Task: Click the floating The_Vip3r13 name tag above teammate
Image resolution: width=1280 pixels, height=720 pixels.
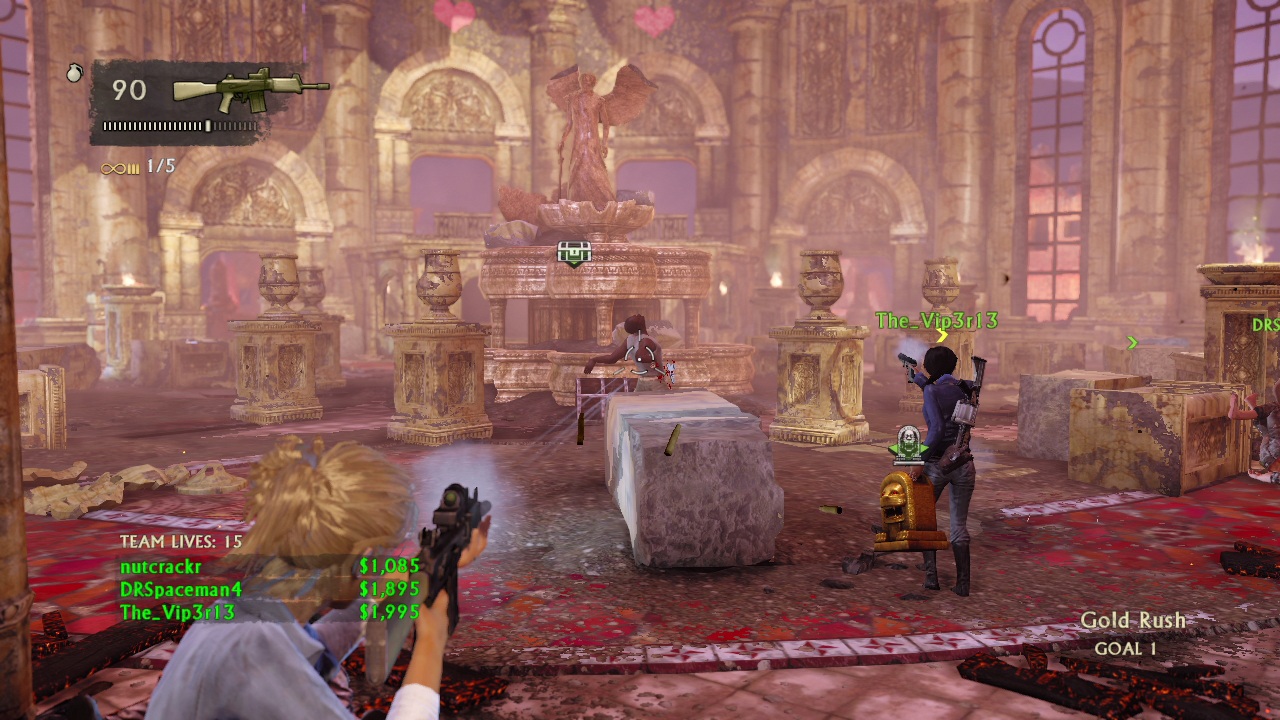Action: coord(936,321)
